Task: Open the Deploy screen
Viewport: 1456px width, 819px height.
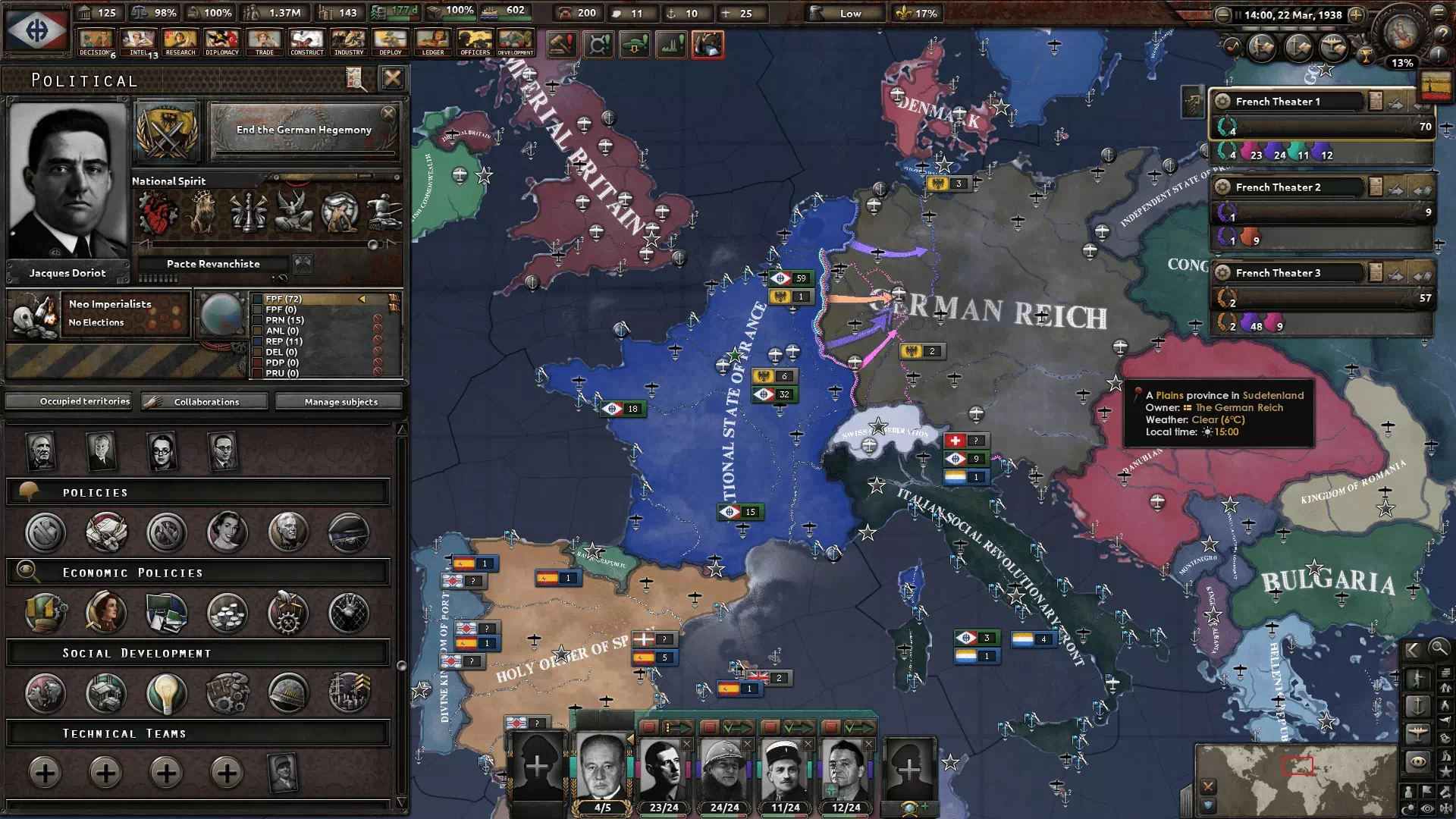Action: (x=391, y=42)
